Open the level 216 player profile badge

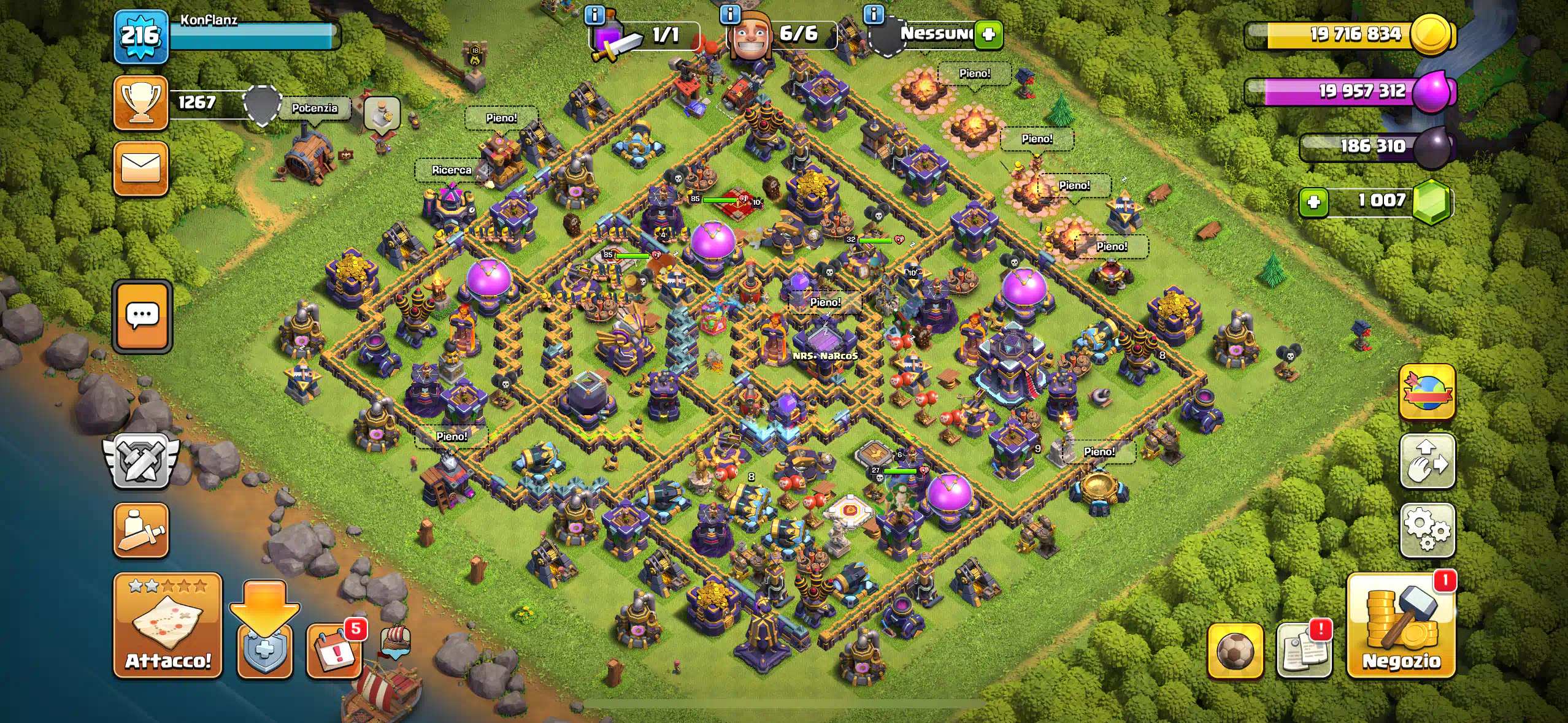point(140,36)
